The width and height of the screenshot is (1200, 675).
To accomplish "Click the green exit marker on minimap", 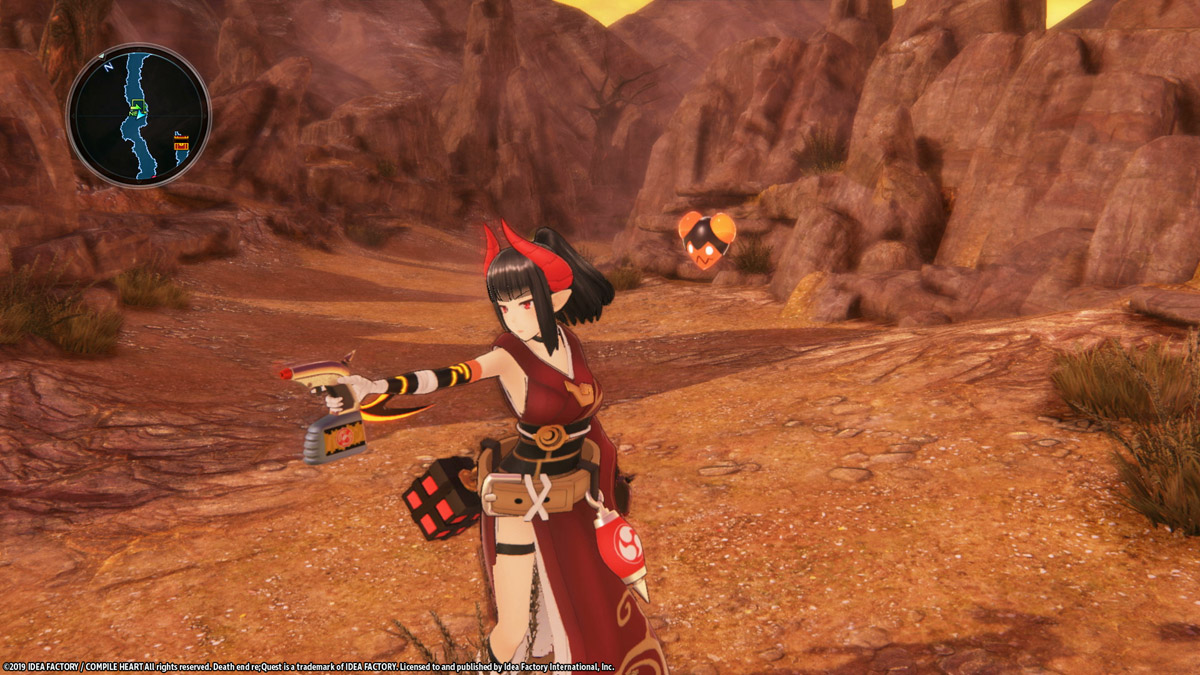I will [139, 106].
